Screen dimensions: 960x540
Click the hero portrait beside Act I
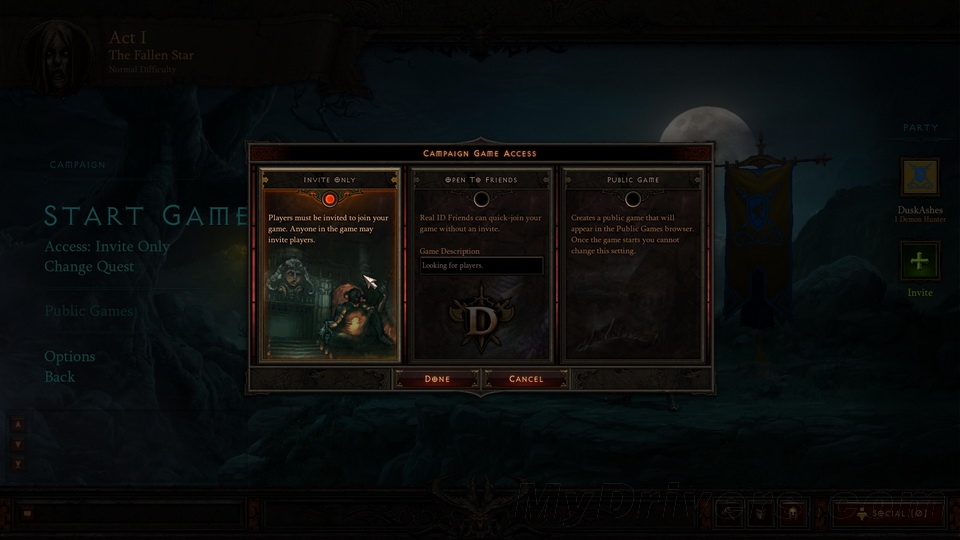tap(50, 50)
